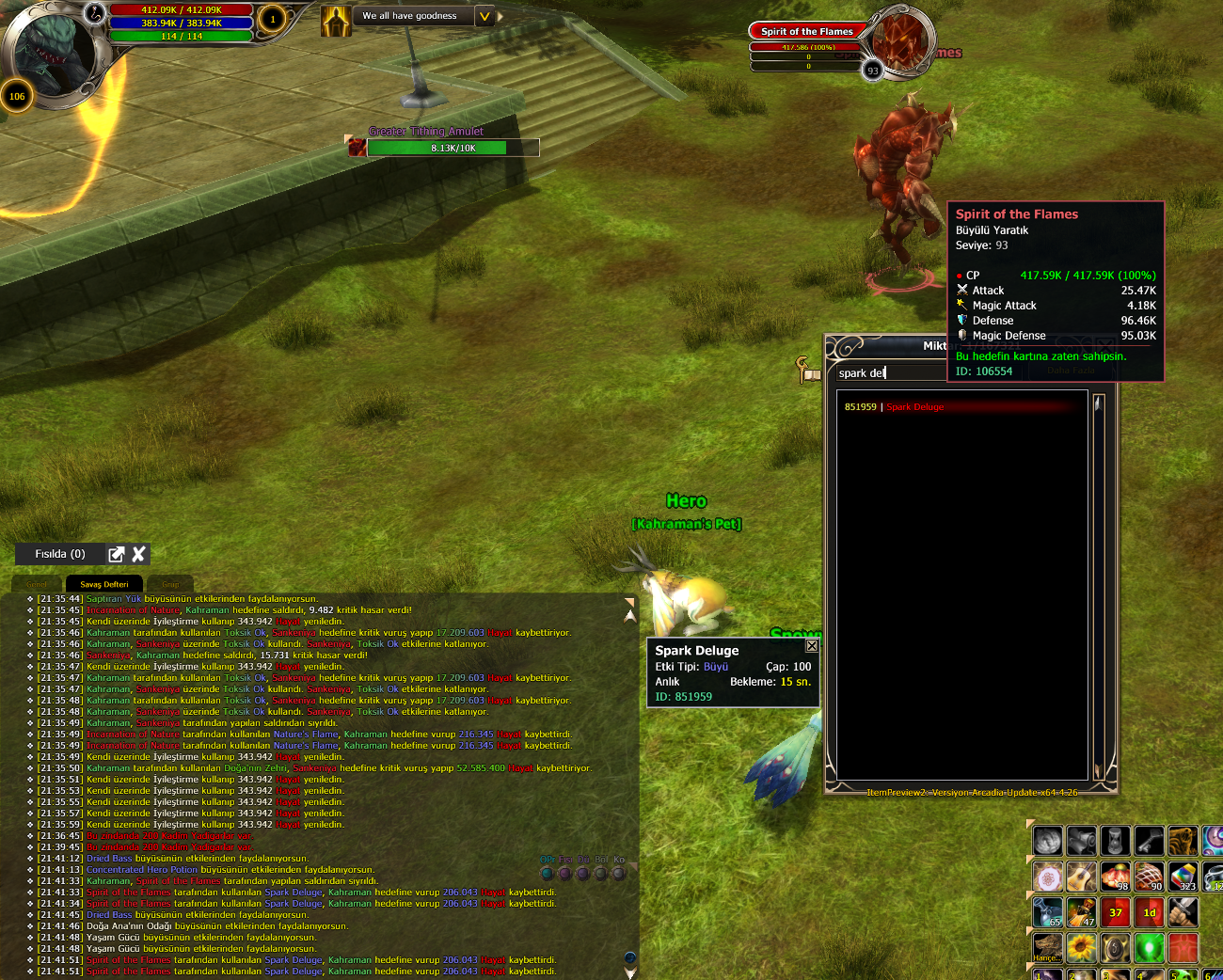Open the Genel chat tab
This screenshot has height=980, width=1223.
pyautogui.click(x=37, y=584)
